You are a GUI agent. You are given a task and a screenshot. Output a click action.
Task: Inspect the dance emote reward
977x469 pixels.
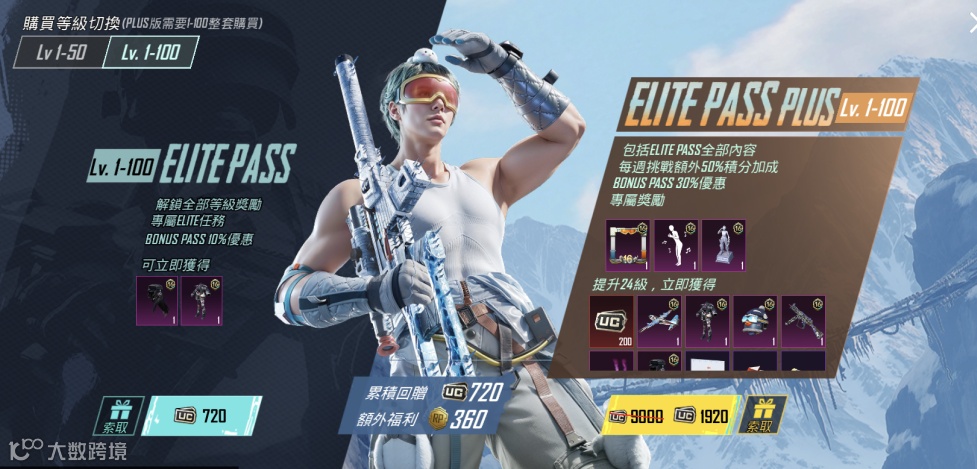tap(675, 245)
